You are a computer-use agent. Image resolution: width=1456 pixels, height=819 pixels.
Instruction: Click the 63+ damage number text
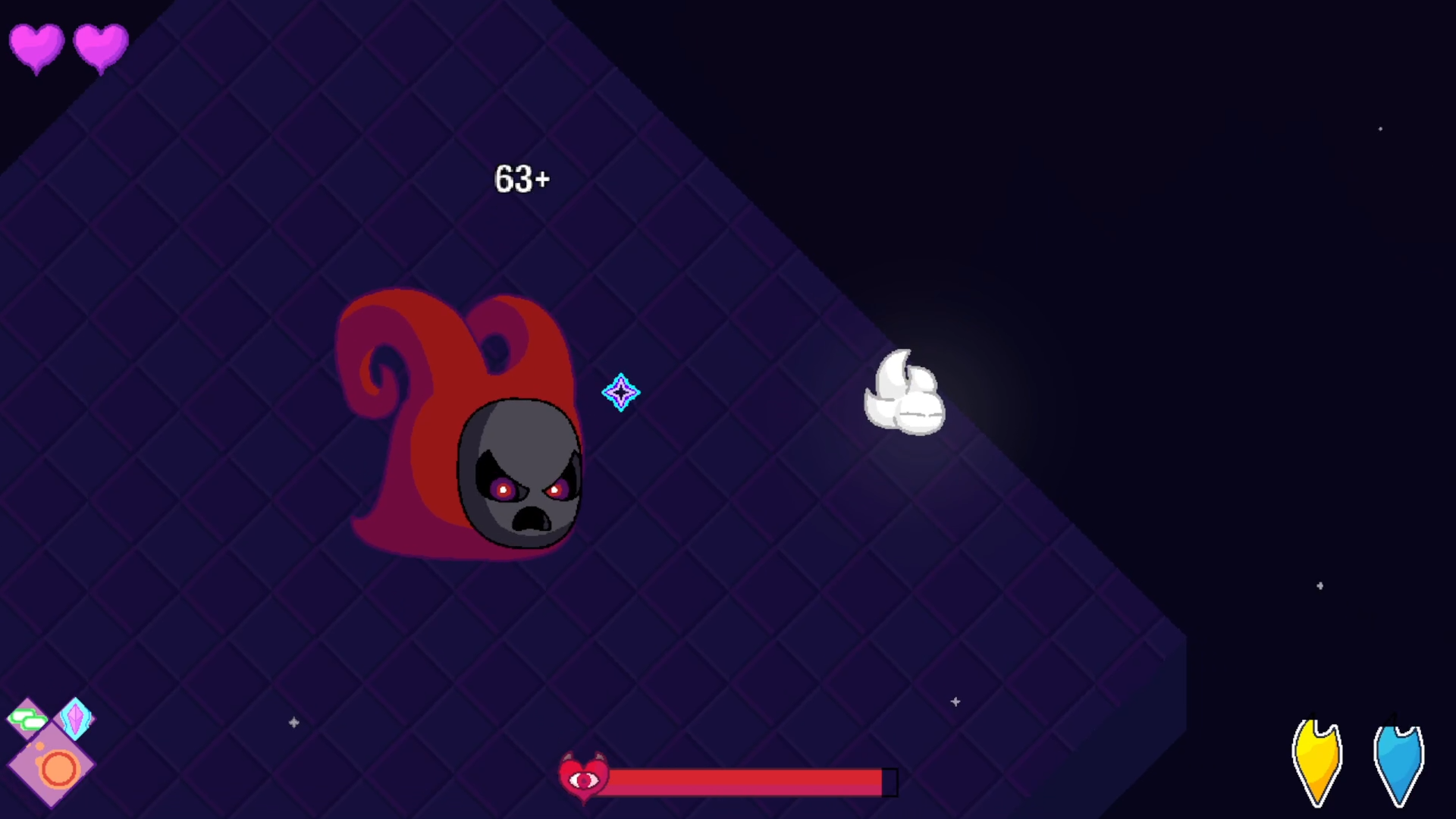[522, 179]
